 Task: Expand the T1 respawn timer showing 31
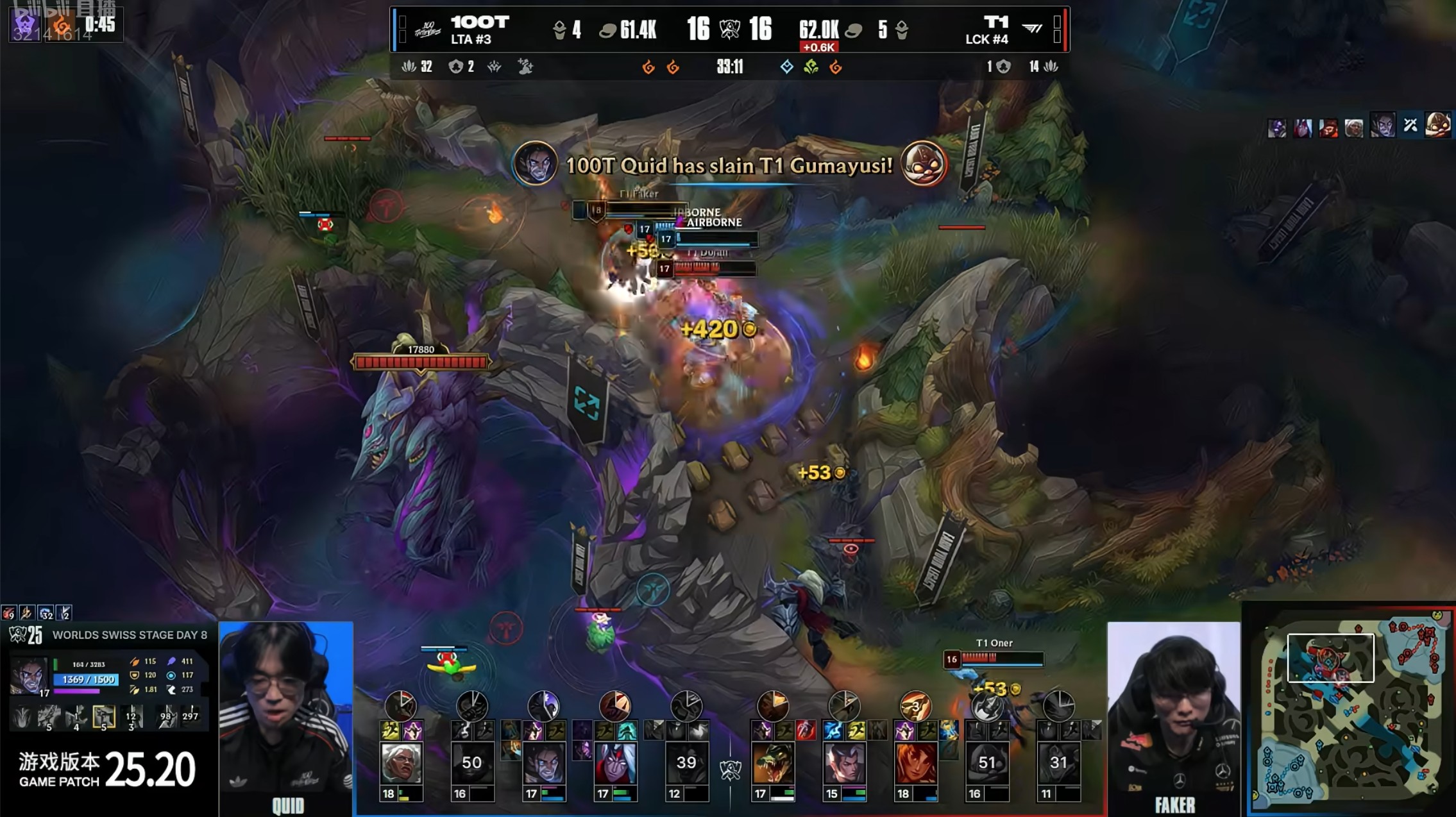click(x=1058, y=762)
